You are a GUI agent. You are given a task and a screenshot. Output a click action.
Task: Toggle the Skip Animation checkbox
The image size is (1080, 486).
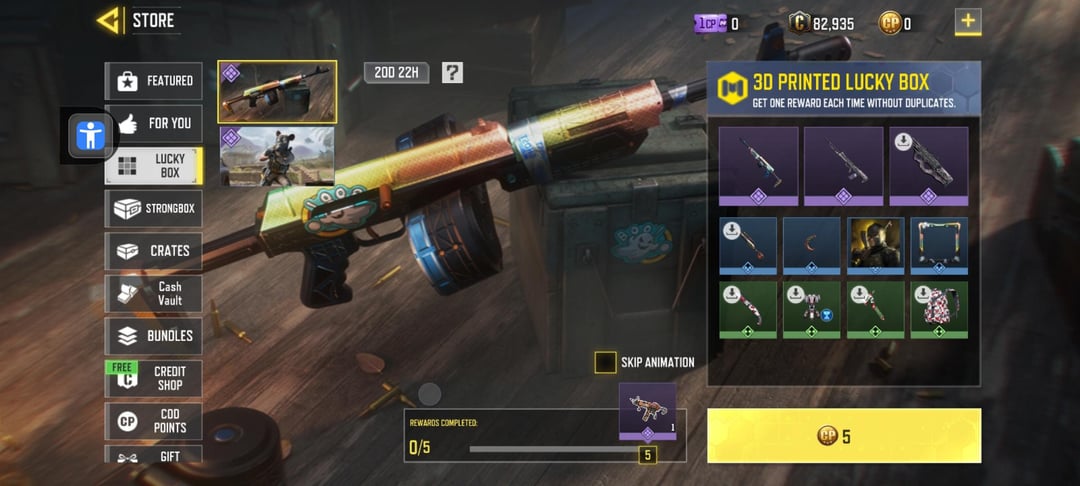605,362
